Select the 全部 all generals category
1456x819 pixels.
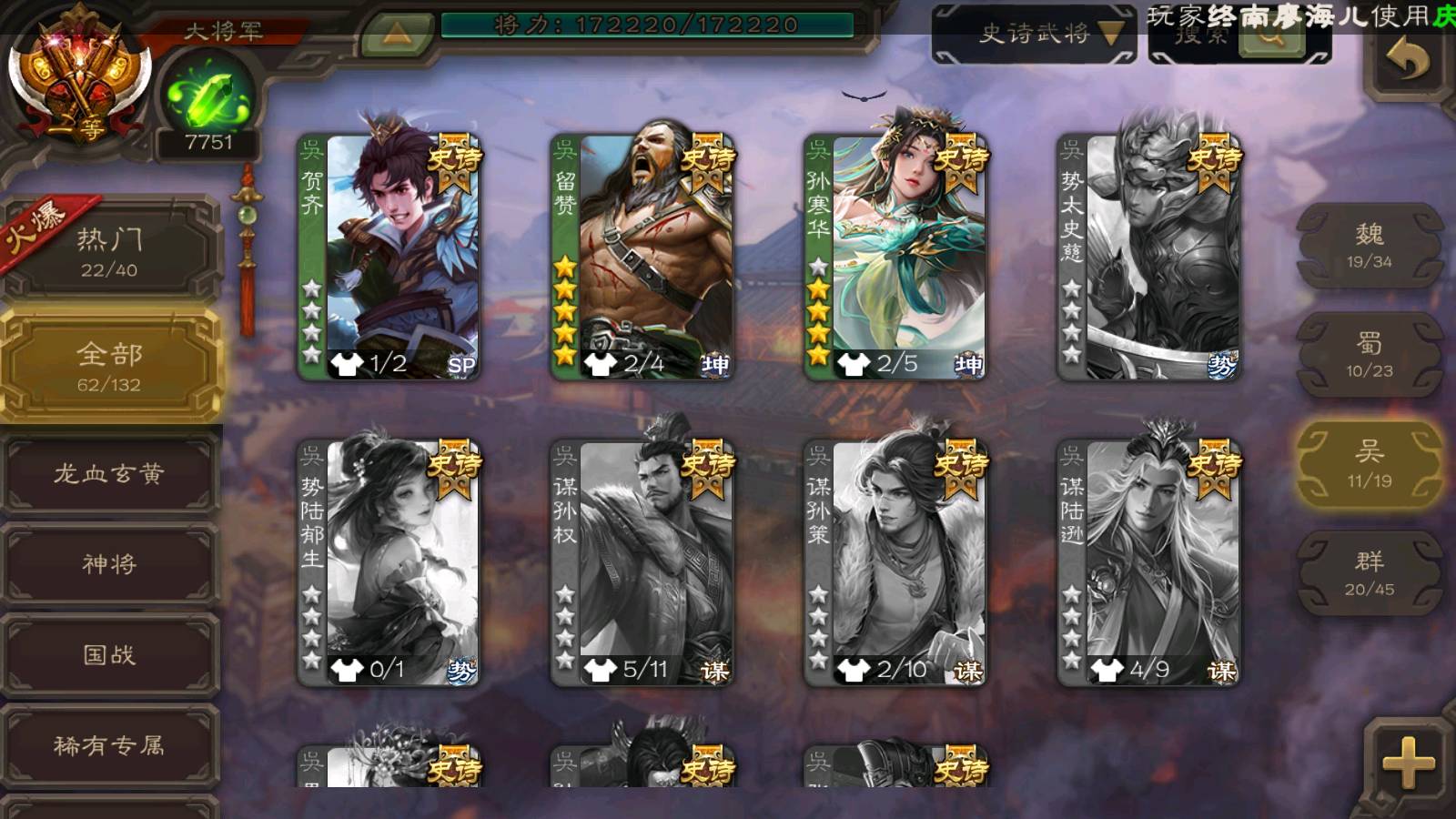coord(109,366)
